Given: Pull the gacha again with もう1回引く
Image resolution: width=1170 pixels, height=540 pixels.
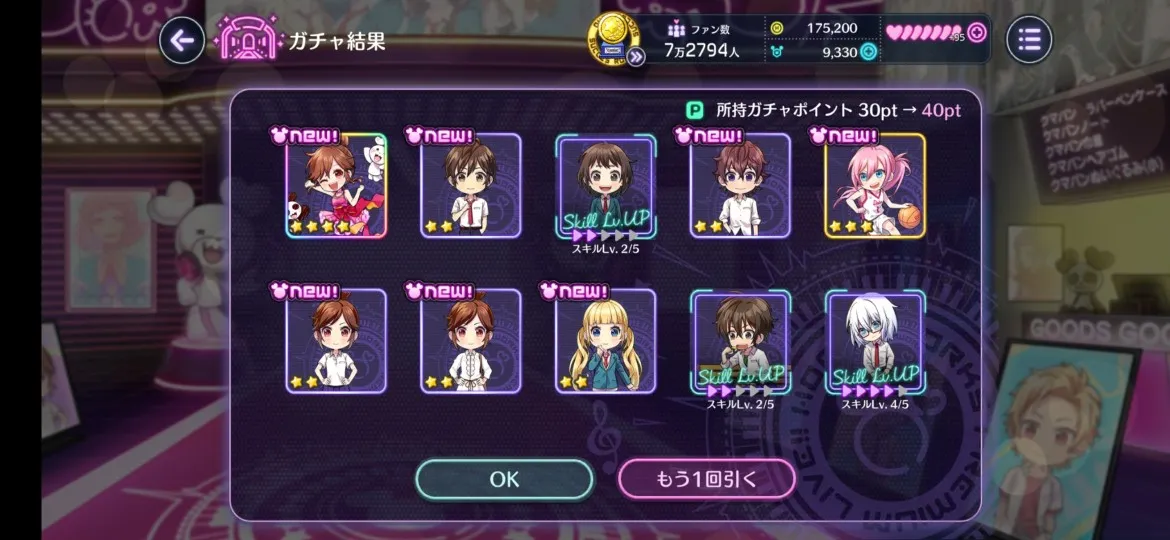Looking at the screenshot, I should 706,479.
